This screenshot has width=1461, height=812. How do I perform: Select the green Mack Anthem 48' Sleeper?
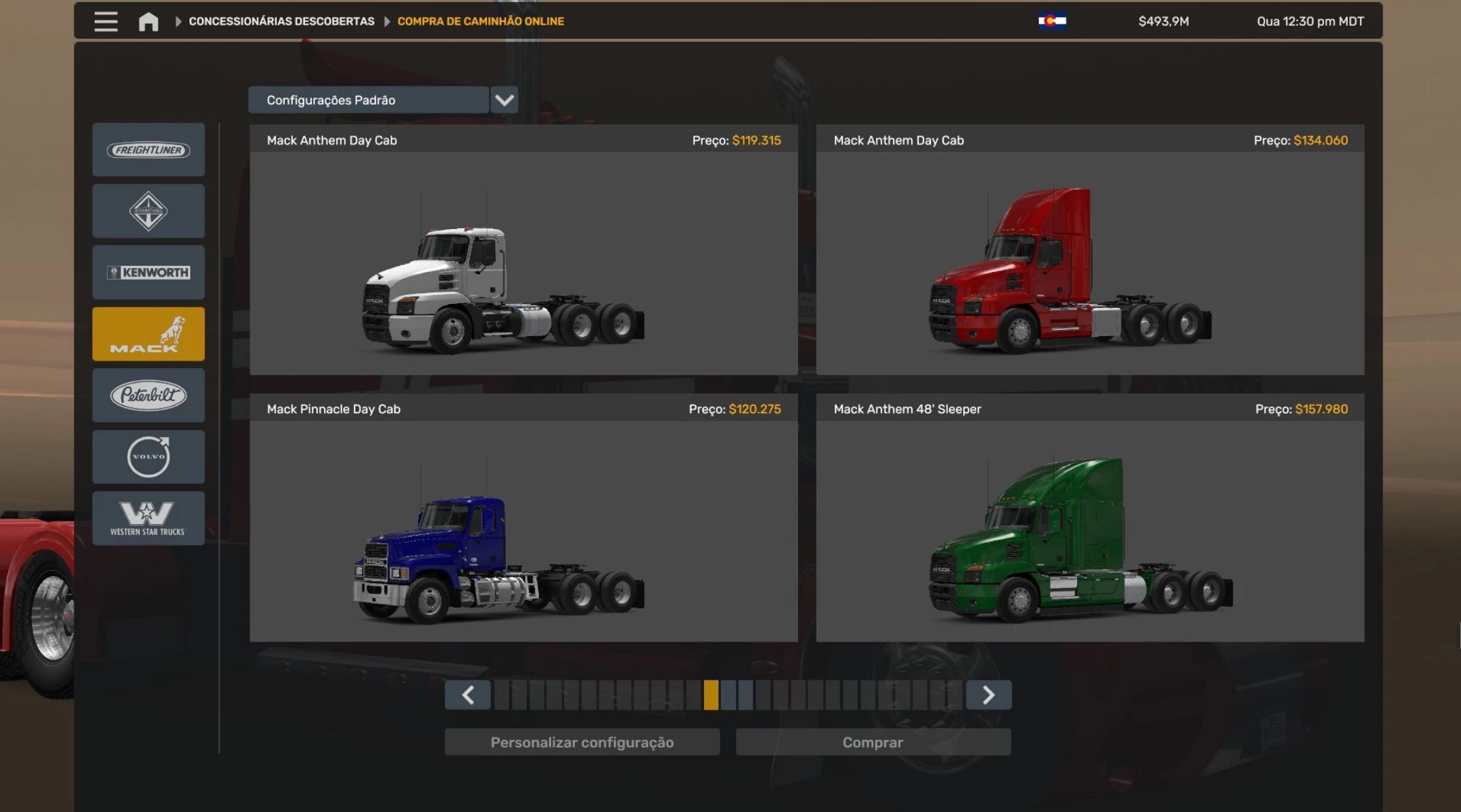pyautogui.click(x=1090, y=530)
